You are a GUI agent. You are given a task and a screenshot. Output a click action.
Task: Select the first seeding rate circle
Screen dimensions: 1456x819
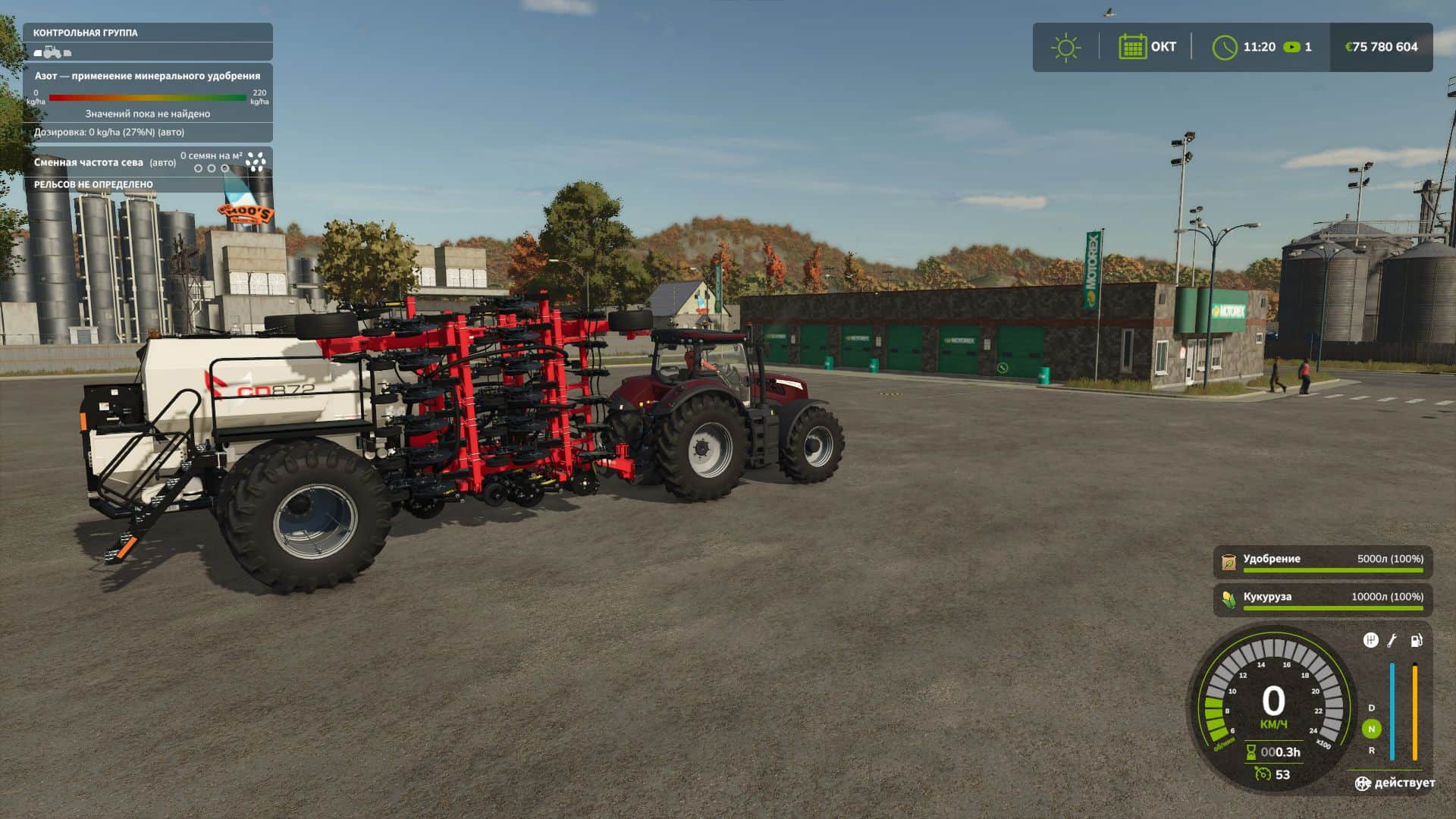tap(199, 168)
